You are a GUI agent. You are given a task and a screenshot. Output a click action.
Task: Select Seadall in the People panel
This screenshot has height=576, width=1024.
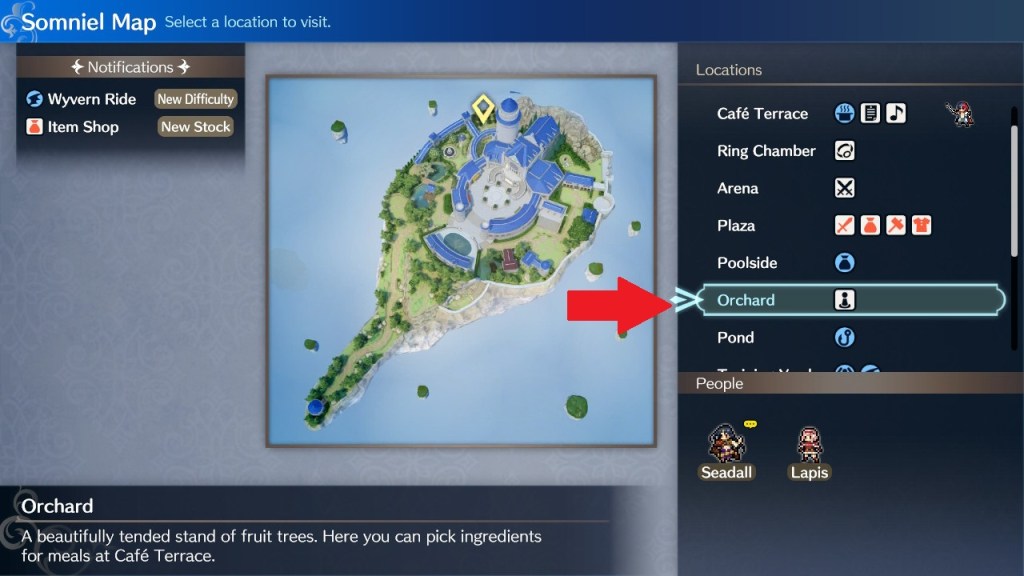coord(726,452)
